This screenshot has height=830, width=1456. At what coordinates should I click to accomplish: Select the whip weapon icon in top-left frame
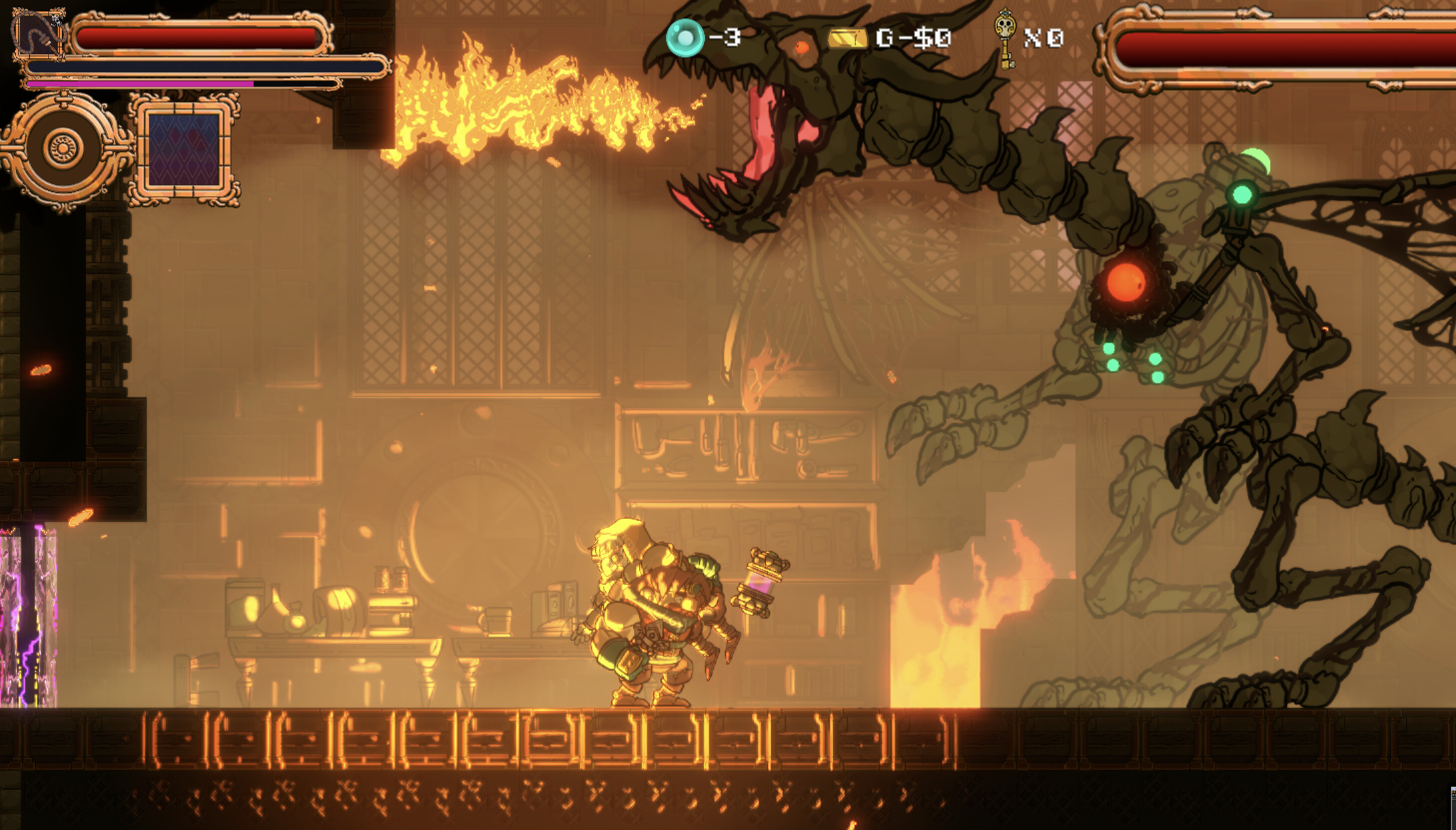pos(40,36)
